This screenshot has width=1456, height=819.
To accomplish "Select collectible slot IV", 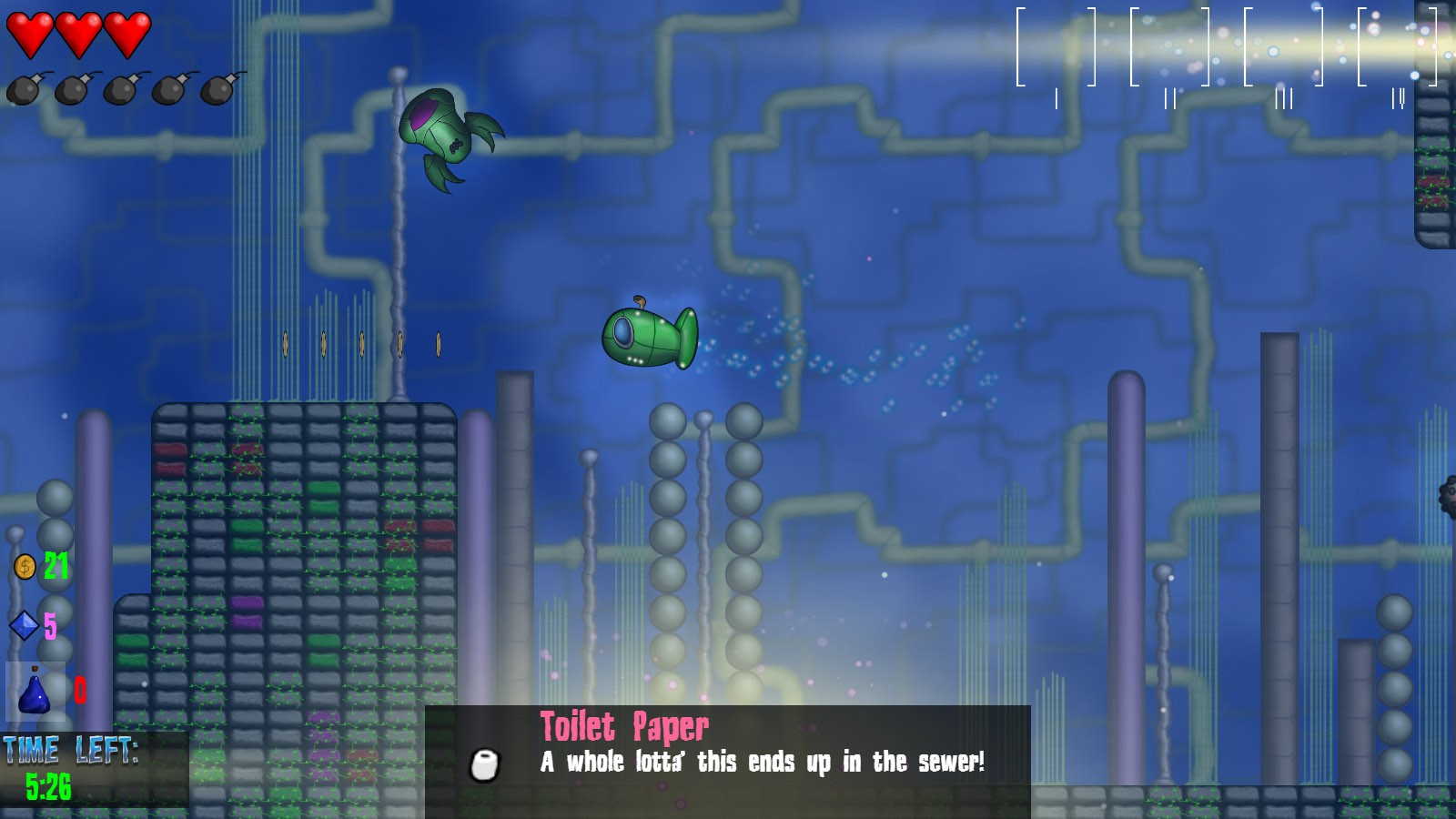I will click(x=1397, y=47).
